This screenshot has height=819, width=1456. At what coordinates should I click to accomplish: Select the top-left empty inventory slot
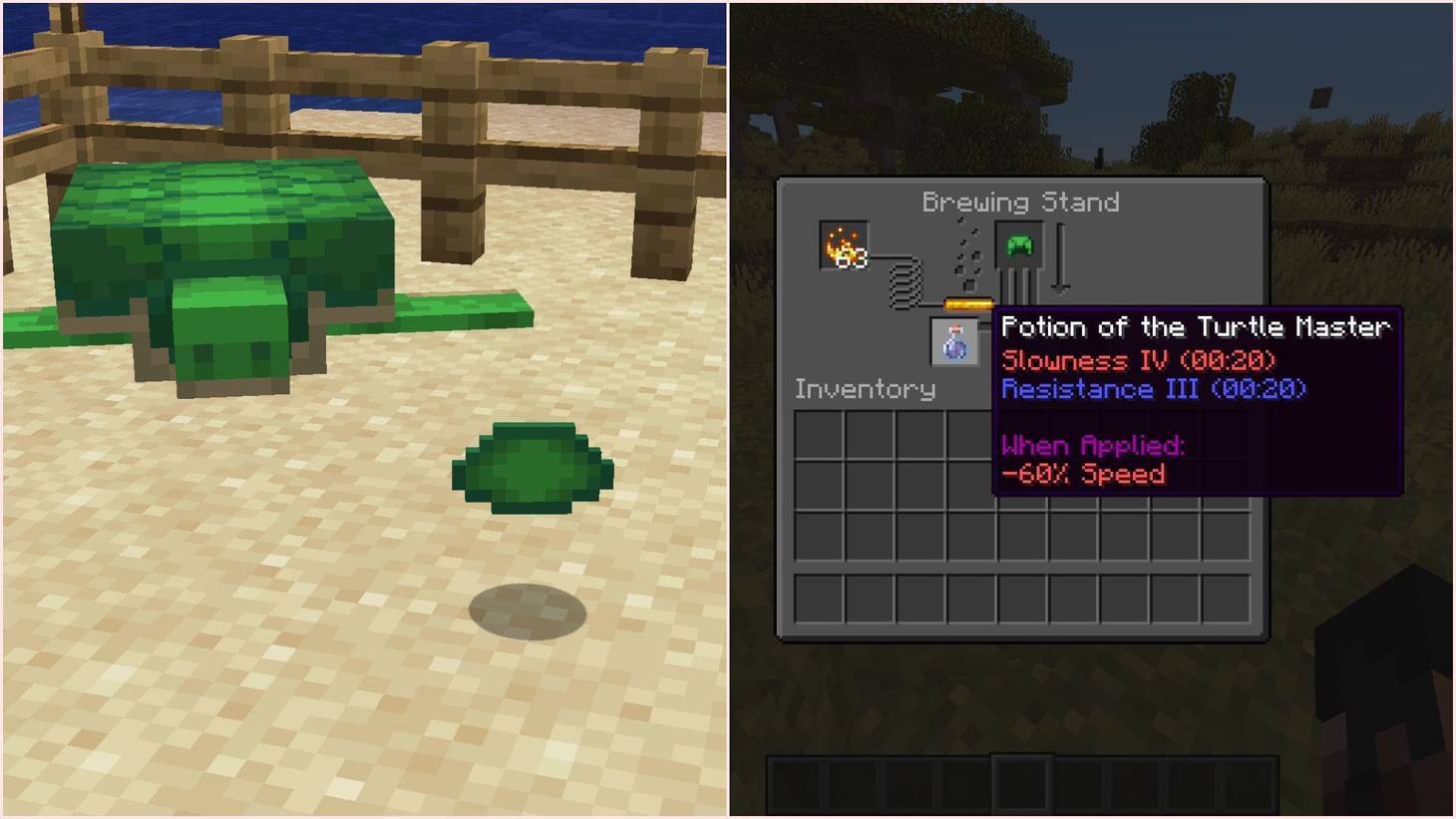[x=820, y=433]
